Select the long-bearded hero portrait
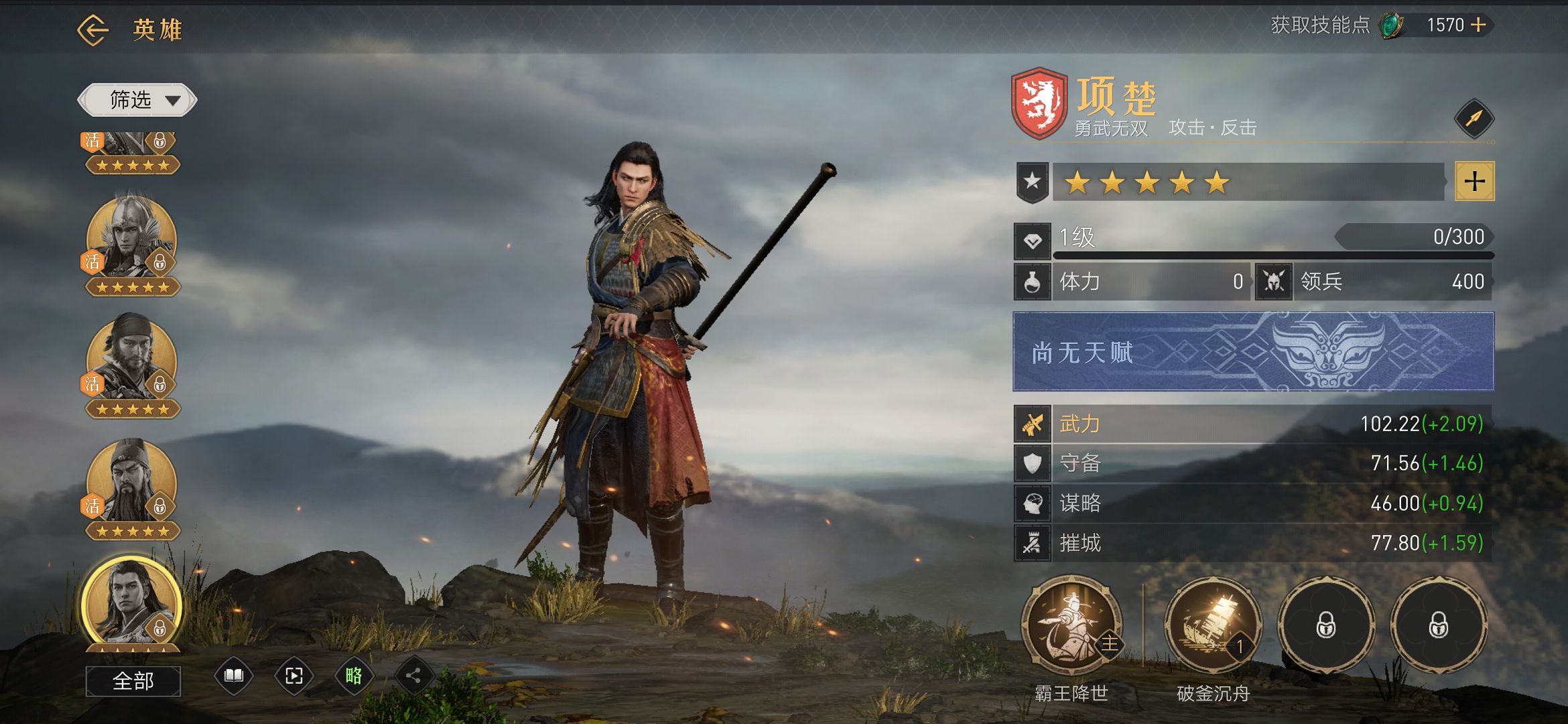 coord(131,481)
